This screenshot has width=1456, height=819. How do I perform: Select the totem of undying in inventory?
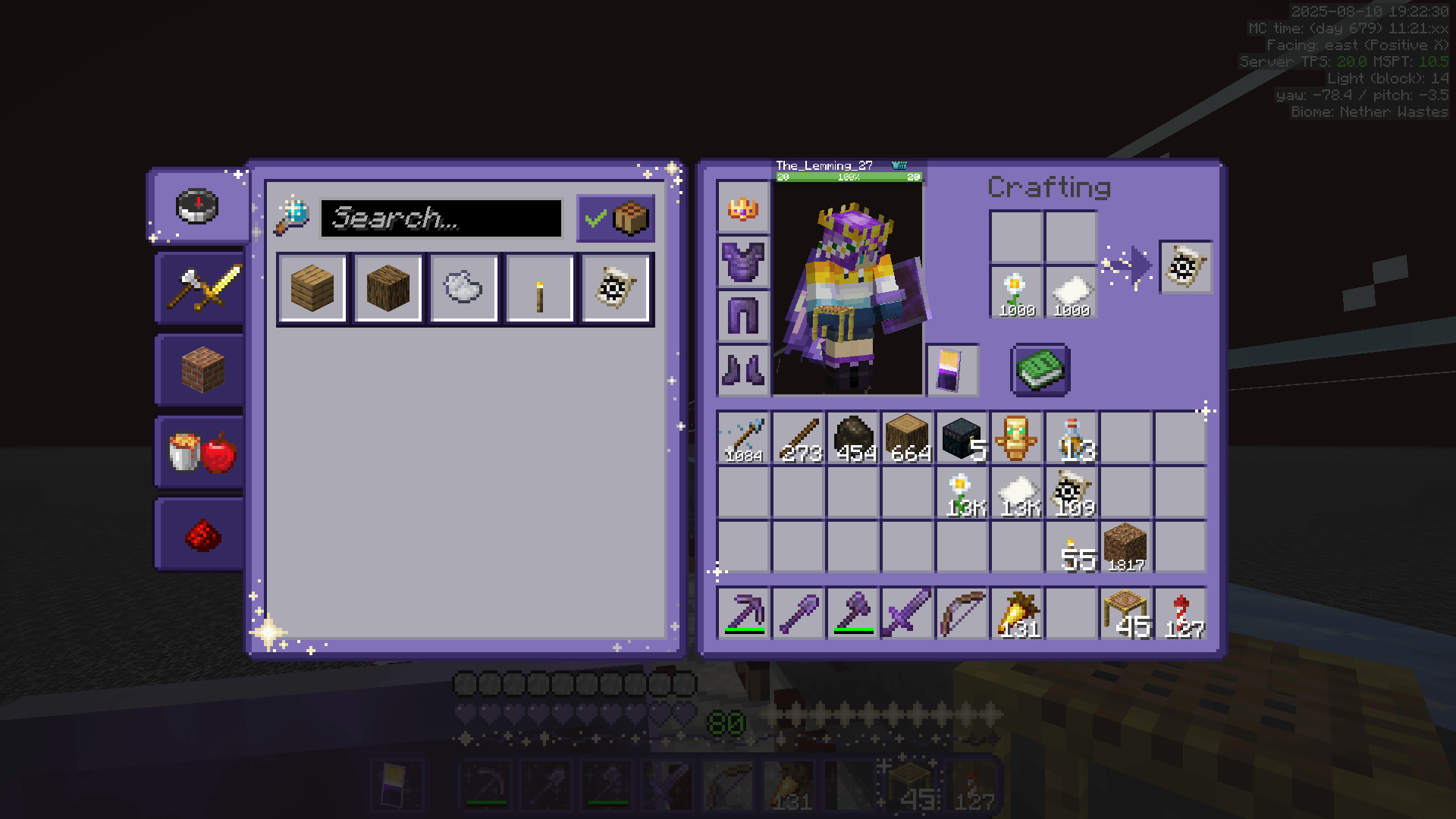click(1018, 438)
